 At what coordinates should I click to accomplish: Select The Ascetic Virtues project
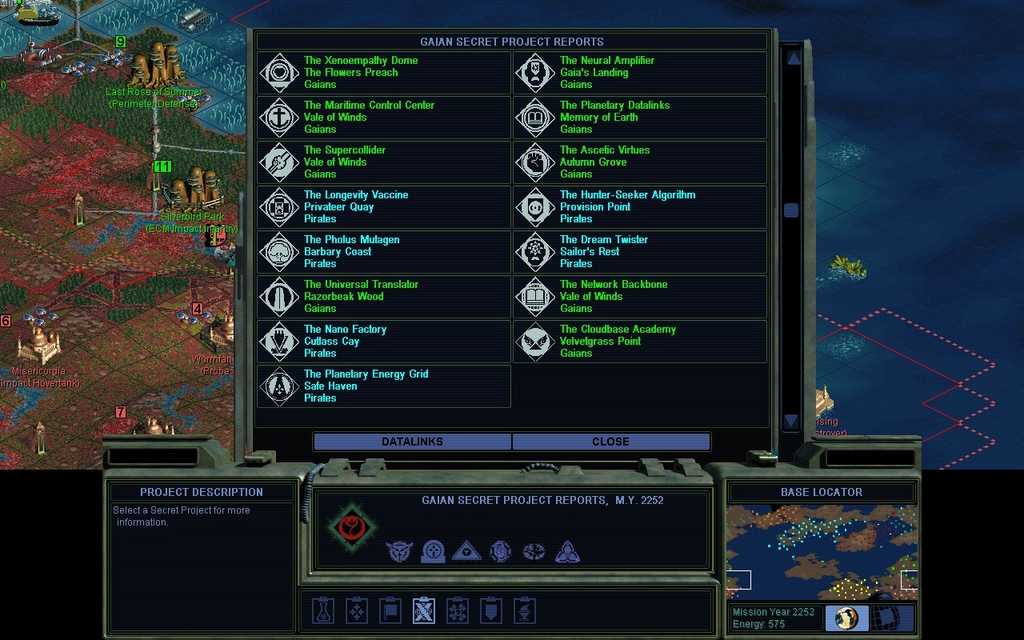coord(640,162)
